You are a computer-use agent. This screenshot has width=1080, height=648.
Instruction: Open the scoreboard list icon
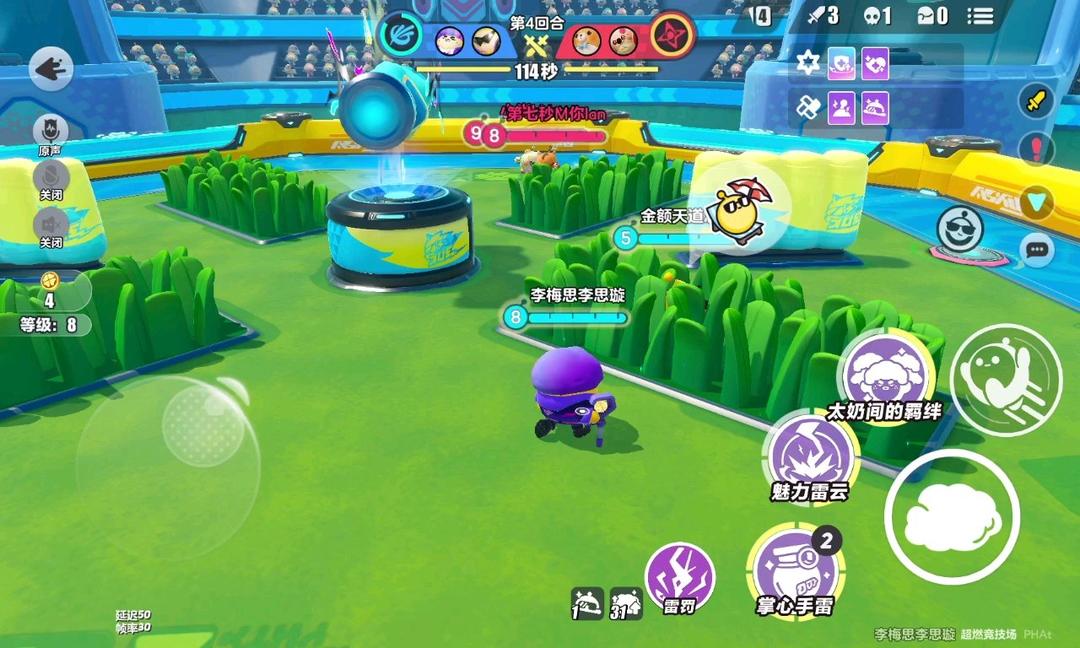click(980, 16)
